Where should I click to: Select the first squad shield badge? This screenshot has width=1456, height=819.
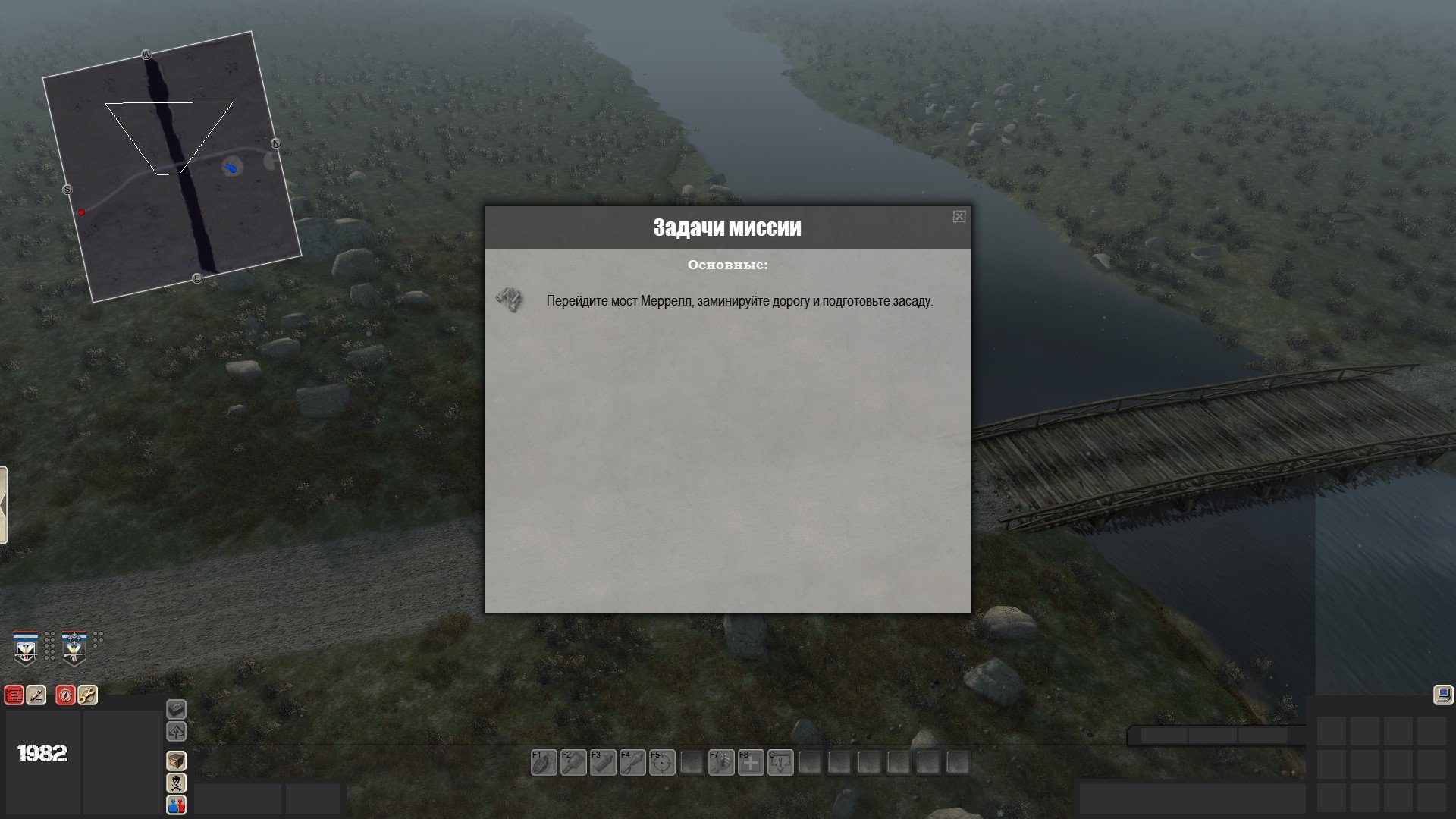pos(26,648)
